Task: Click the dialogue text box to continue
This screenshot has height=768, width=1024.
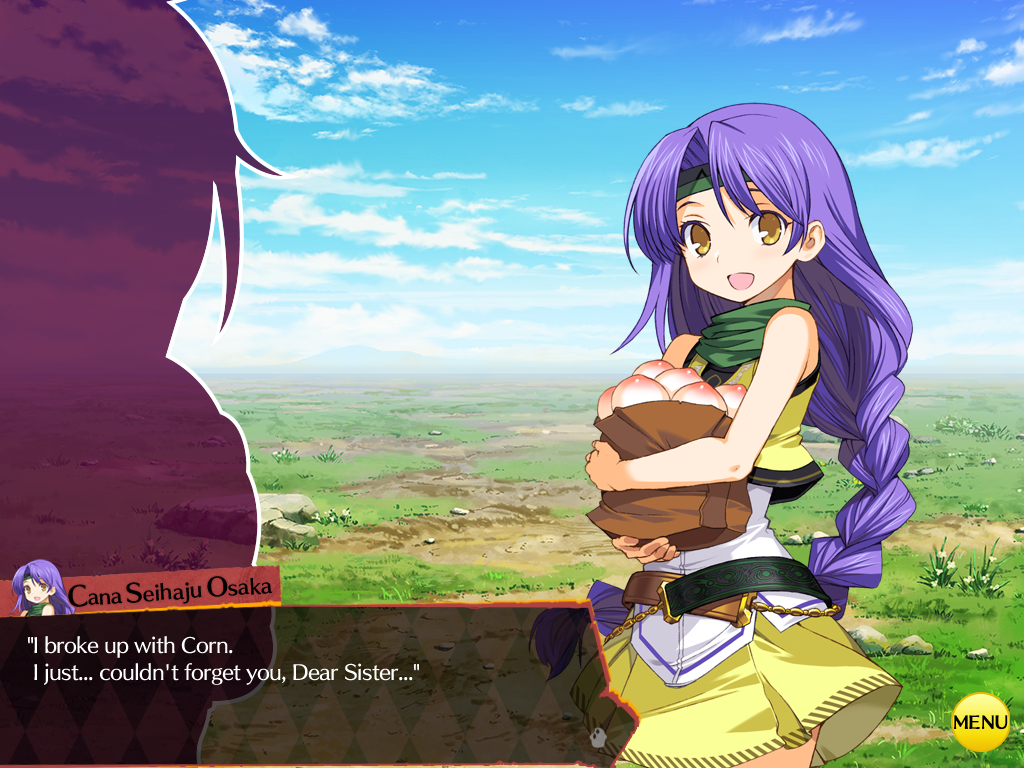Action: [300, 680]
